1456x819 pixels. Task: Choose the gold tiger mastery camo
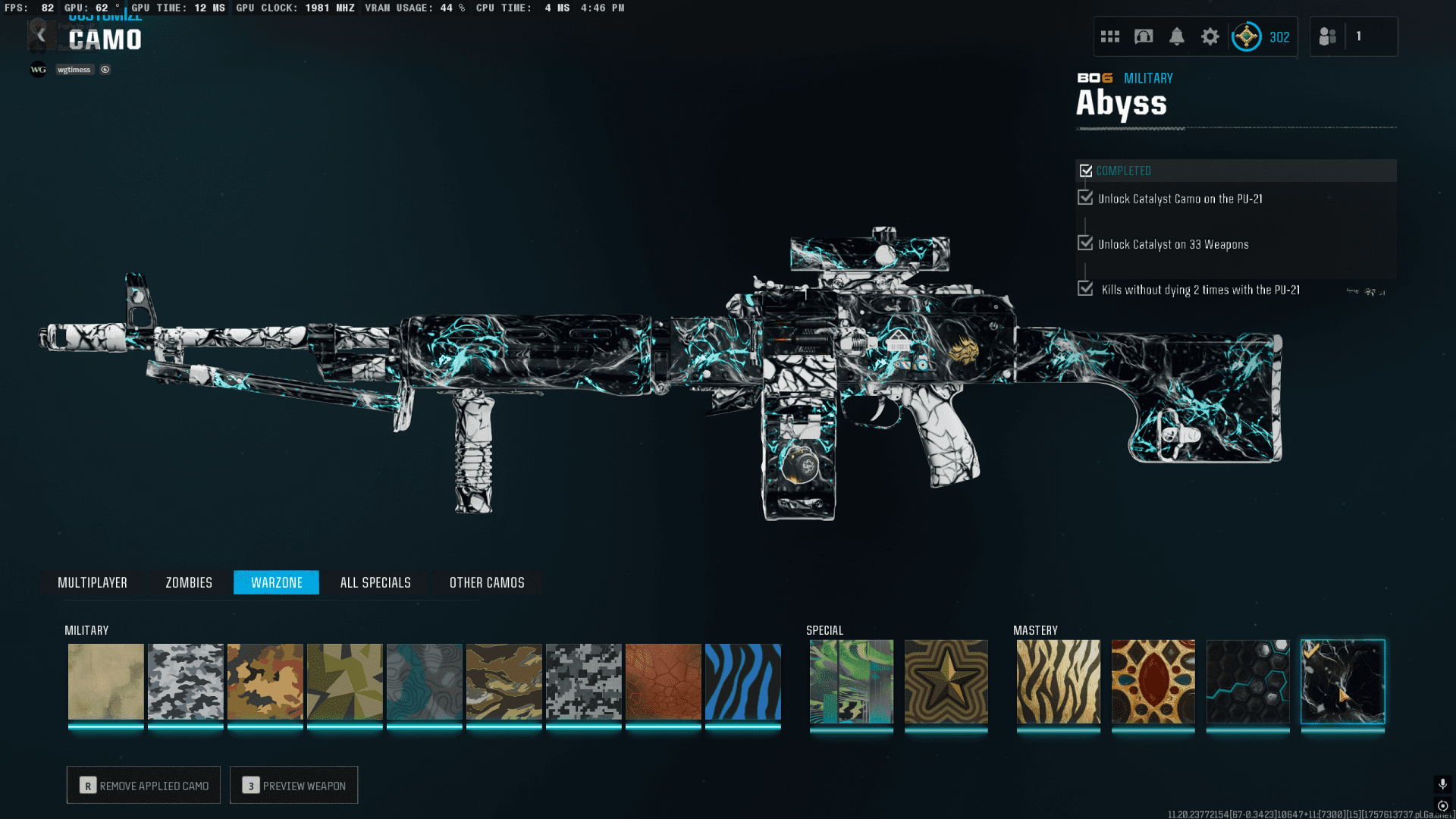tap(1059, 682)
